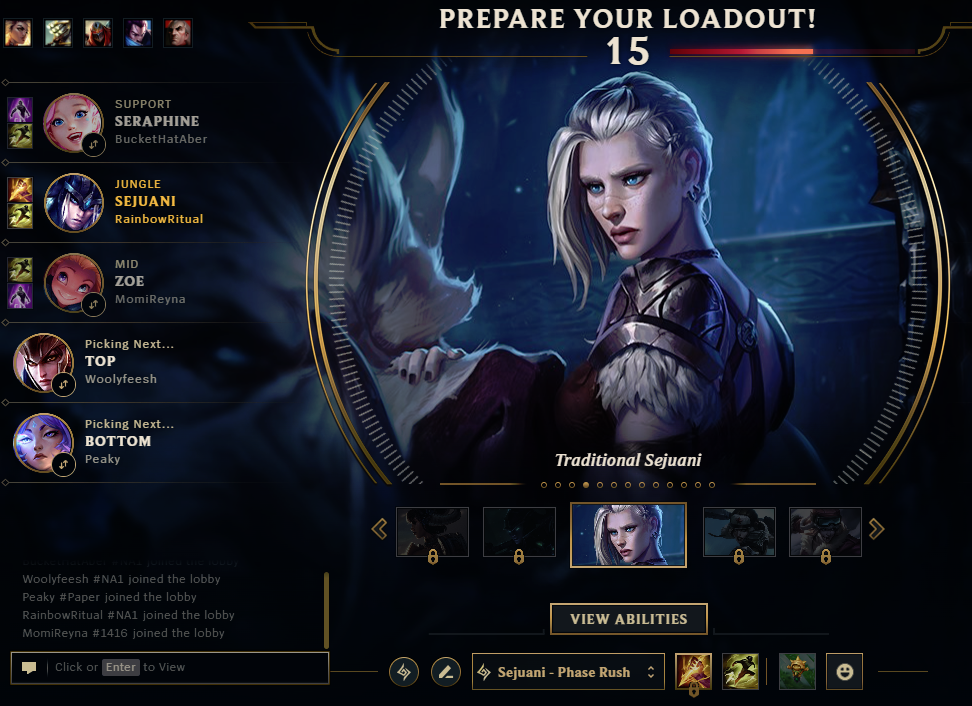
Task: Change the Ghost summoner spell in the bottom bar
Action: point(741,671)
